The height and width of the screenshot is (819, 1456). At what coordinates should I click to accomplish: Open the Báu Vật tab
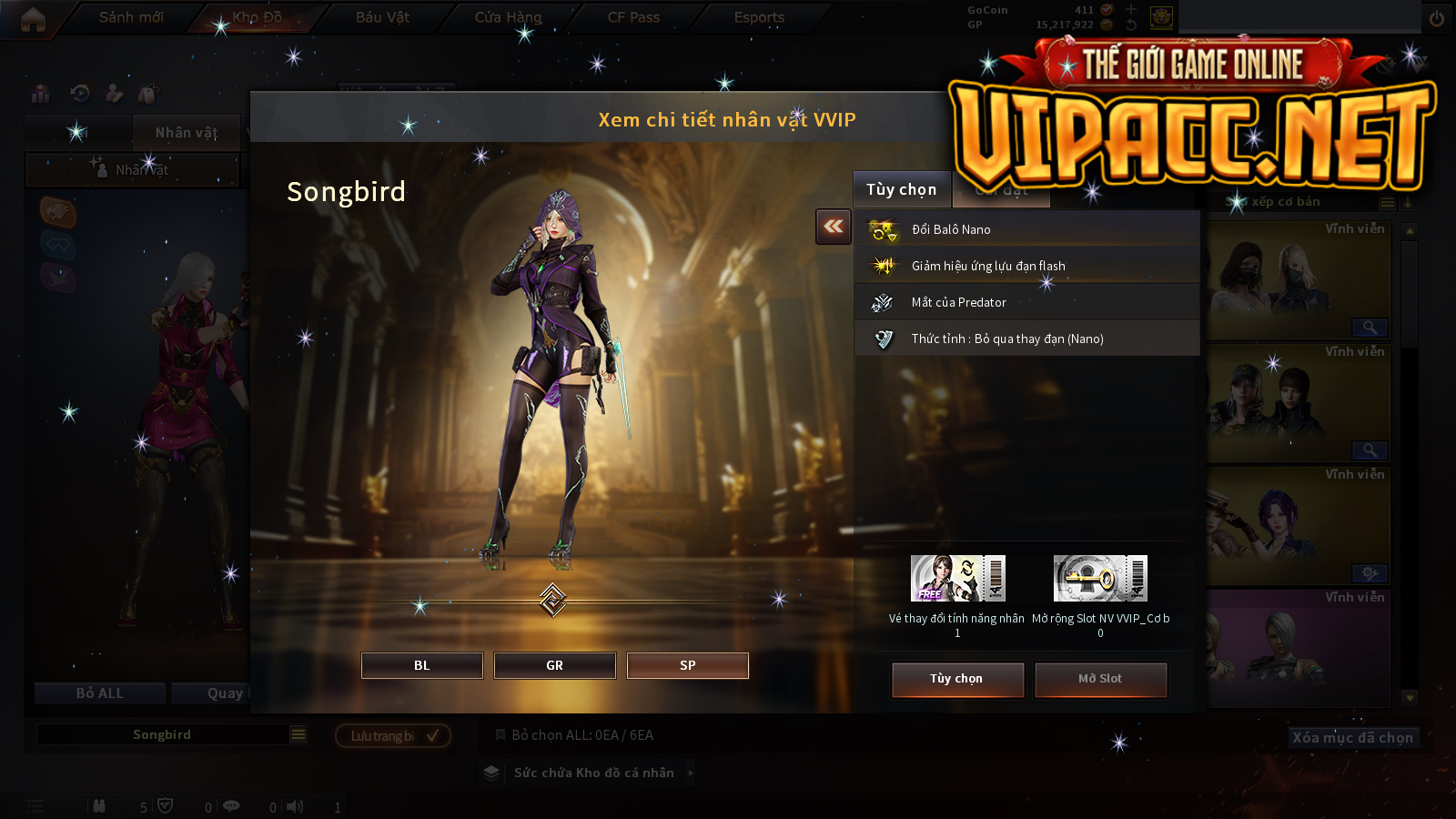382,17
